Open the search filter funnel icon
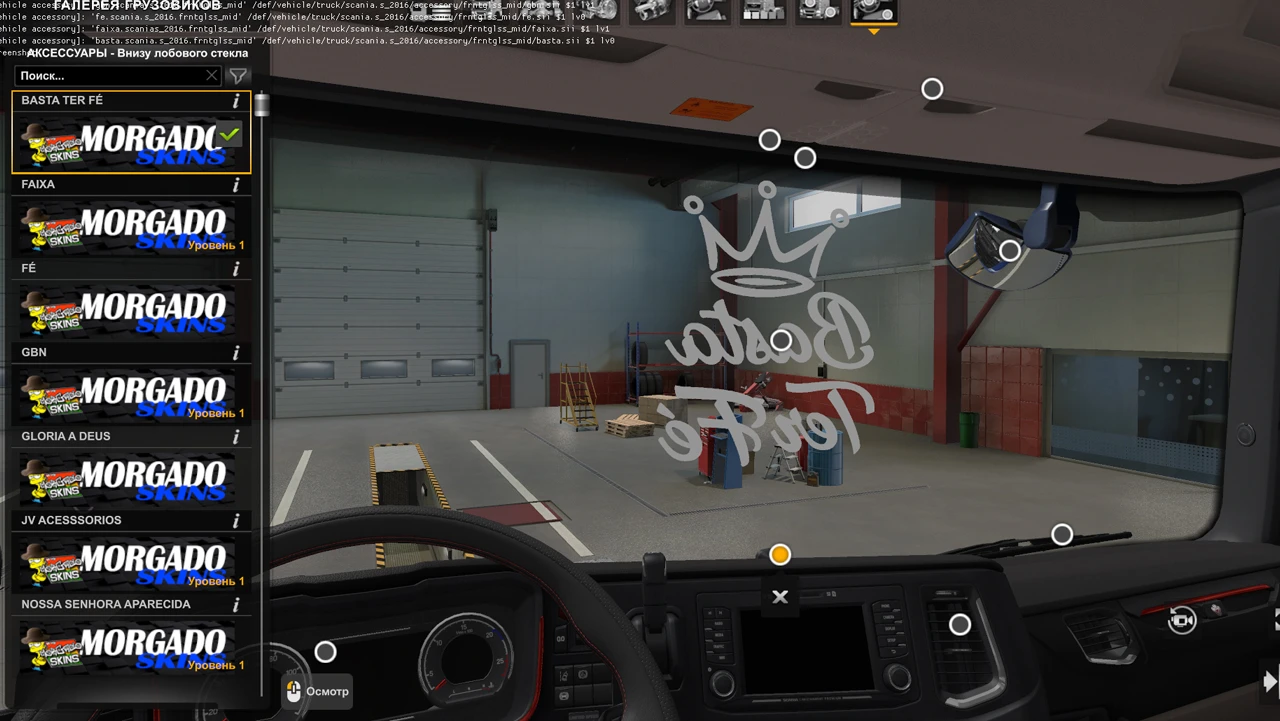 (x=238, y=76)
